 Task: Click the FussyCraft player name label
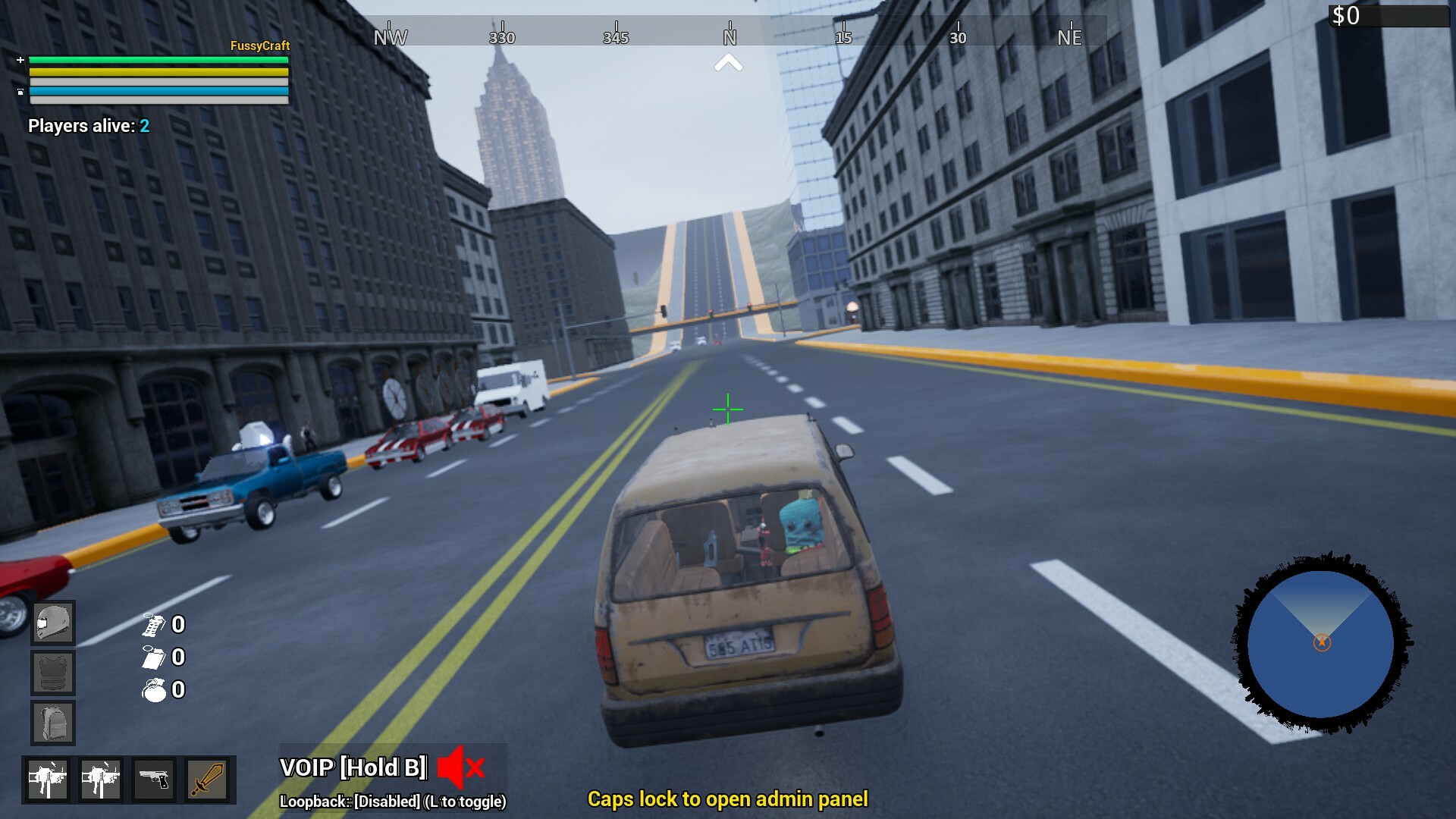point(259,46)
